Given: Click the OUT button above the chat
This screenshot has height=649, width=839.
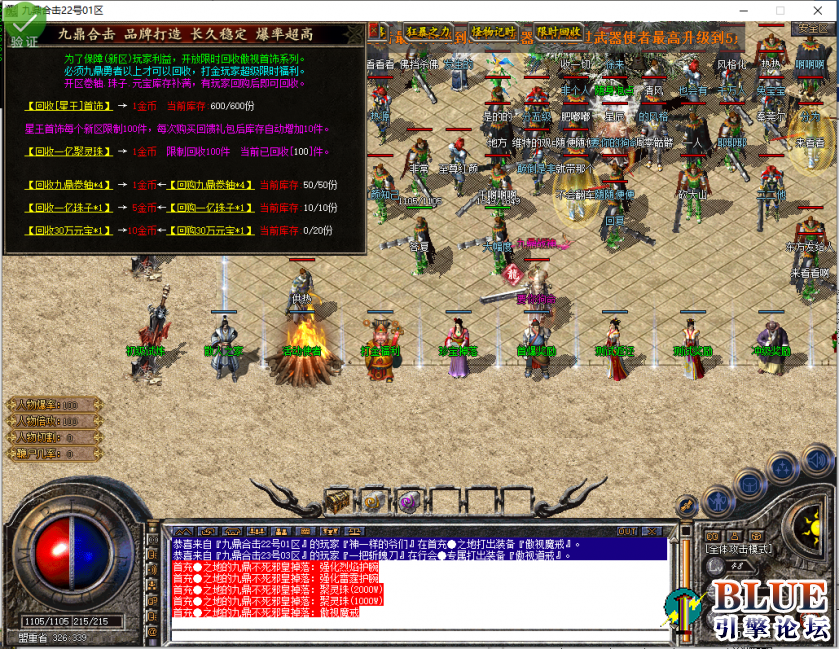Looking at the screenshot, I should point(627,530).
